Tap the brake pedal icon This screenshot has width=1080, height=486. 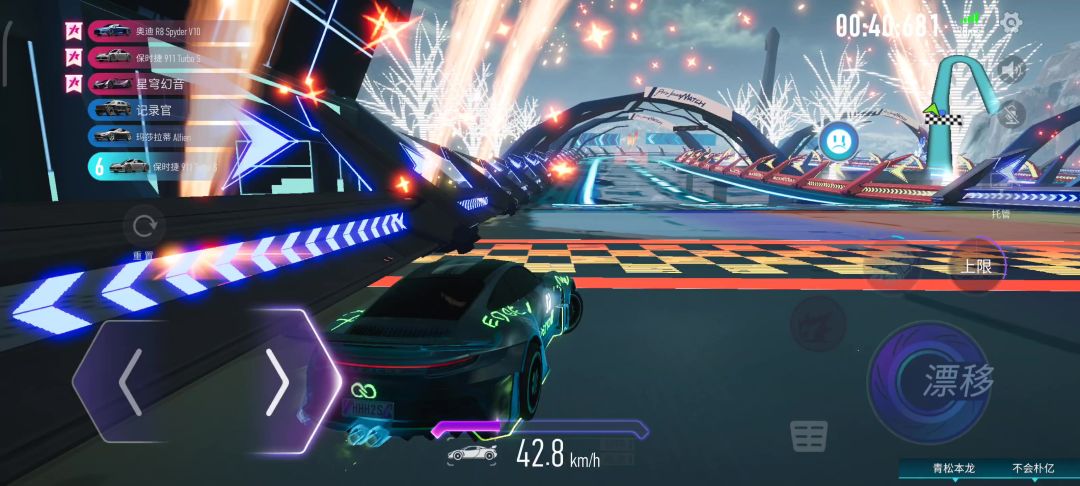click(x=808, y=436)
